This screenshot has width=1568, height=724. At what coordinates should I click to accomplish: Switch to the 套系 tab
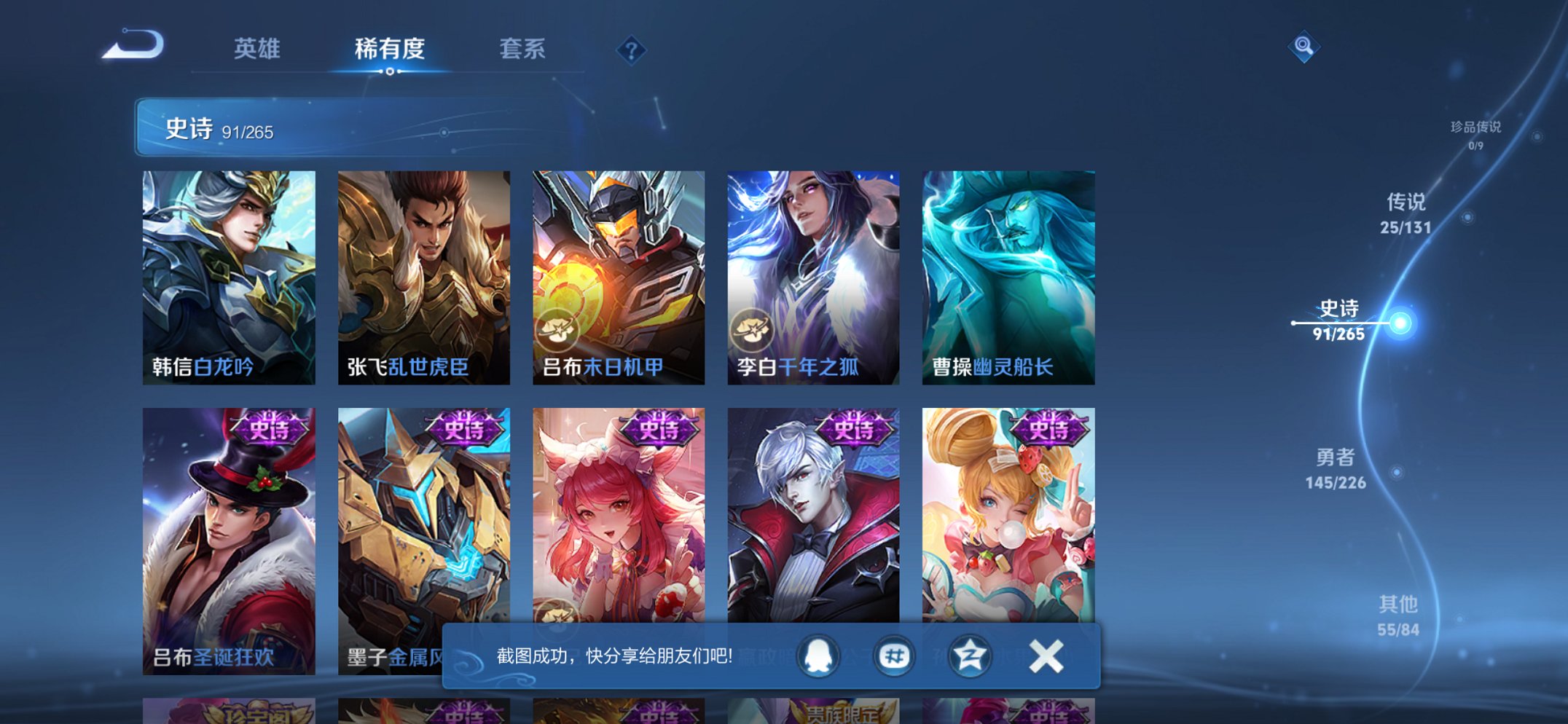coord(522,47)
